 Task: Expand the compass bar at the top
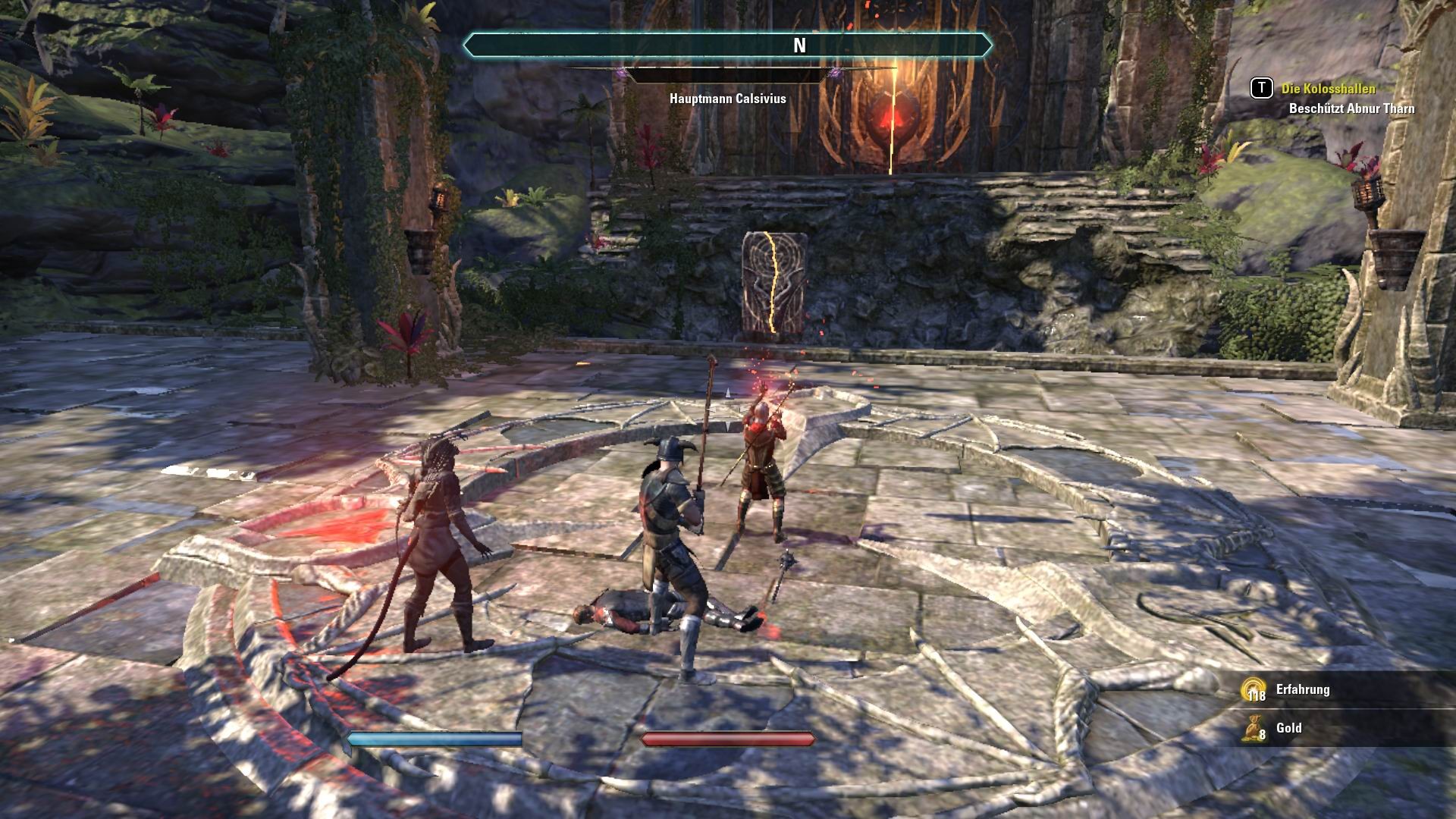coord(728,44)
